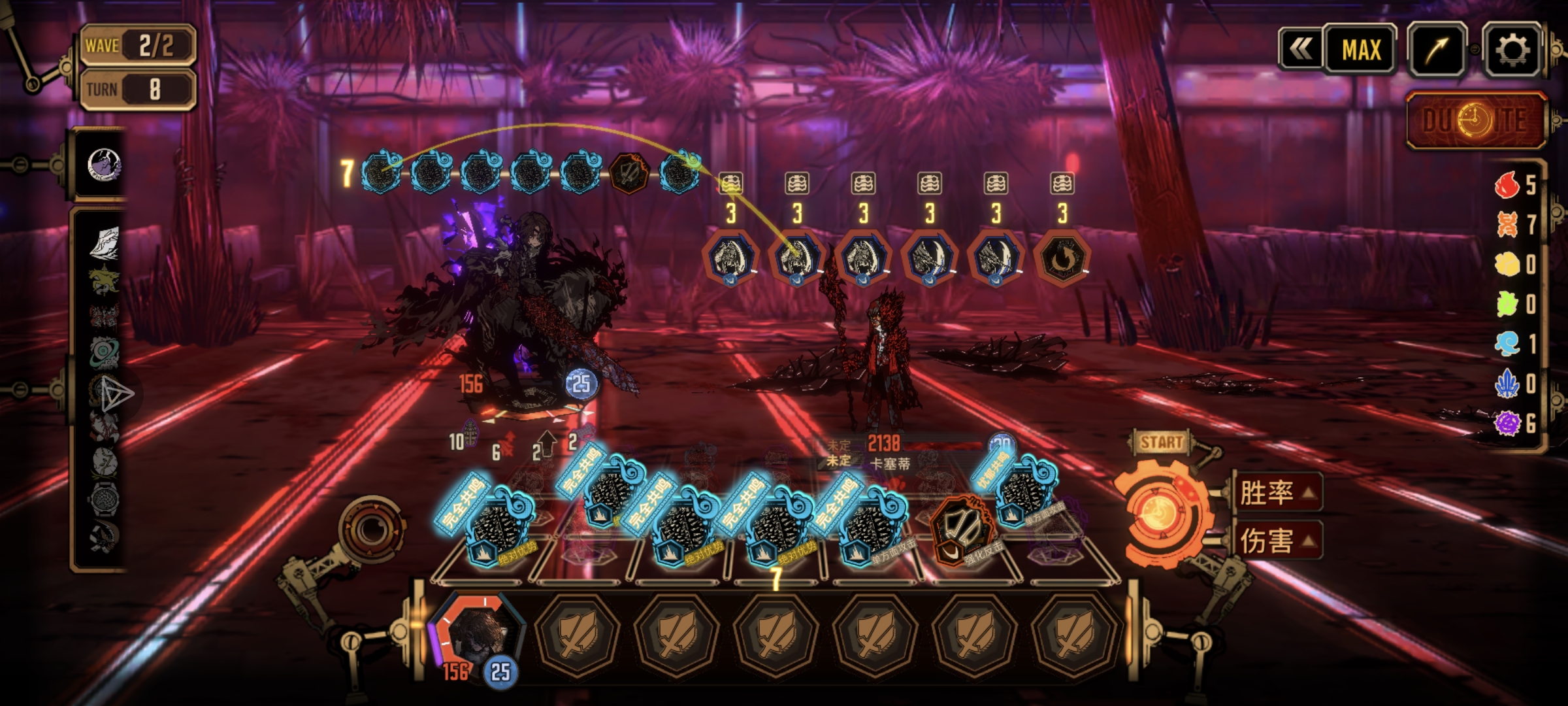Click the orange skill in the top sequence
Viewport: 1568px width, 706px height.
(629, 173)
